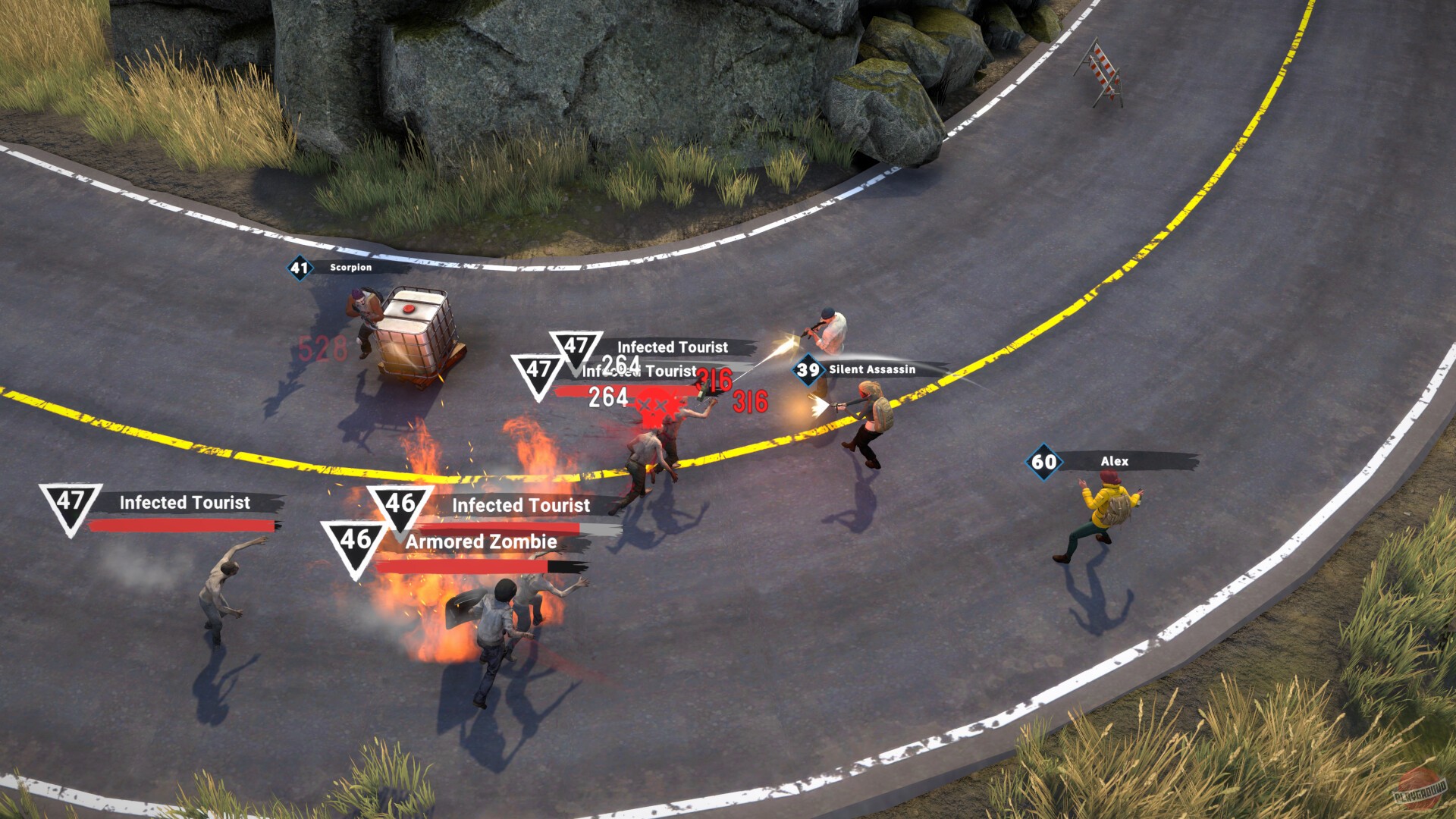Click Scorpion's level 41 badge

click(299, 269)
